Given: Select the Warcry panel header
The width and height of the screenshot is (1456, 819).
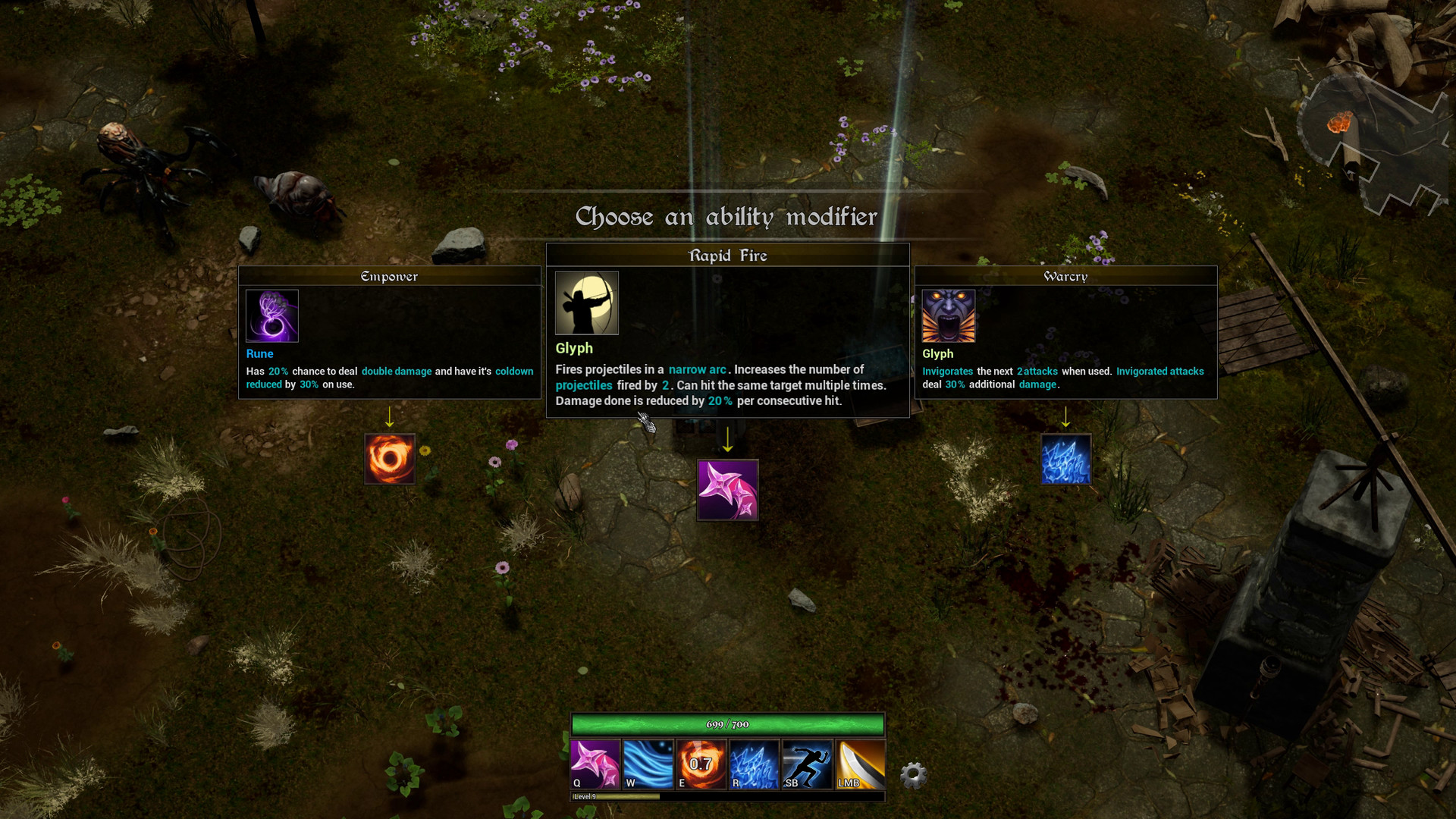Looking at the screenshot, I should (1065, 276).
